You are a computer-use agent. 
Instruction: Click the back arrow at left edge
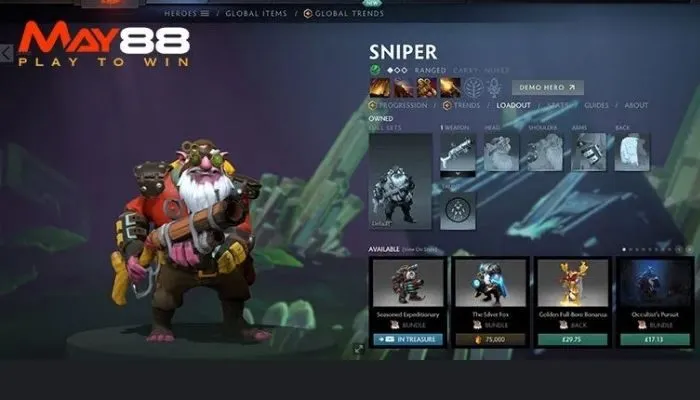coord(7,51)
